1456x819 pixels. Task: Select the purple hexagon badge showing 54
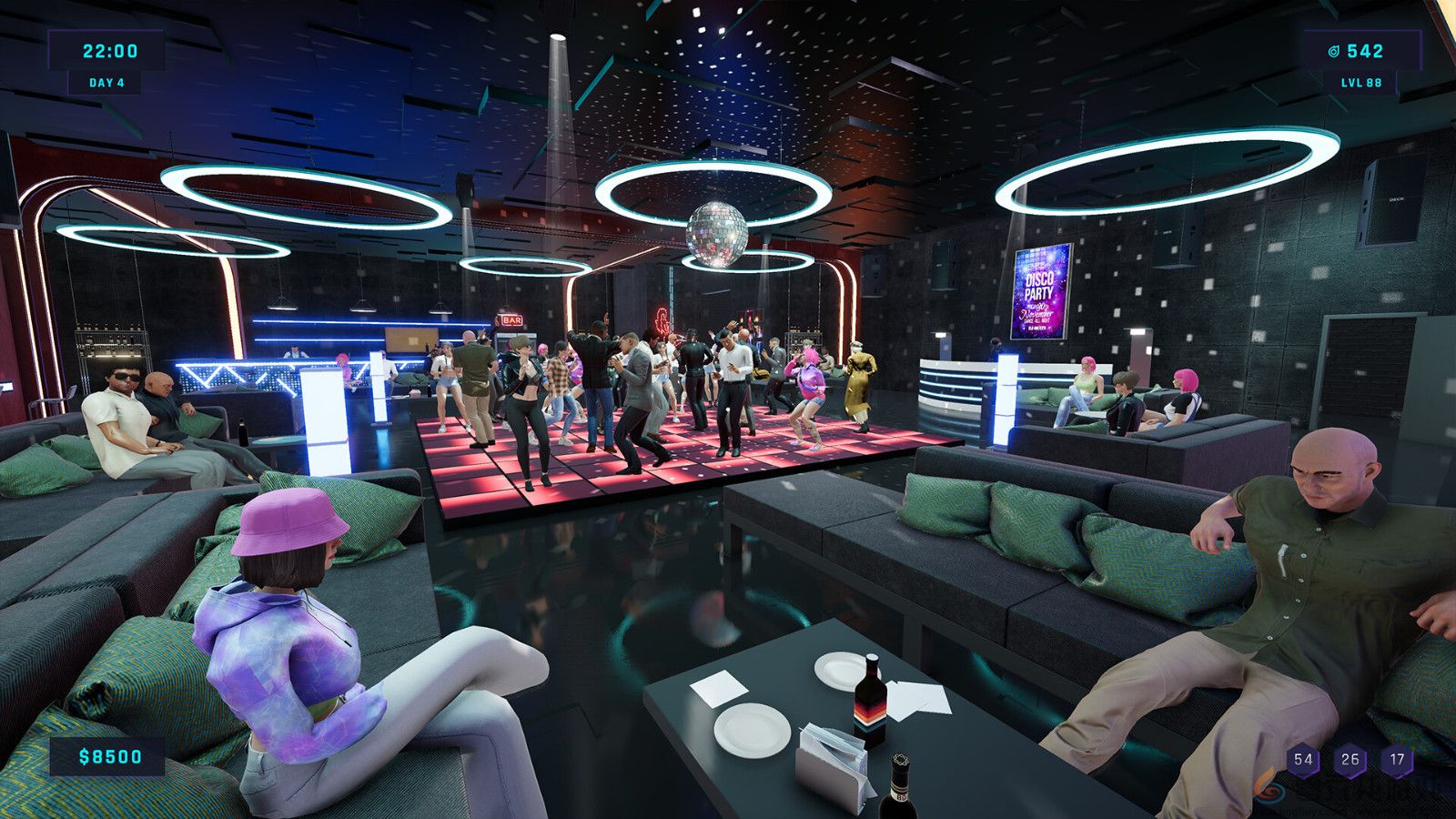(x=1301, y=757)
